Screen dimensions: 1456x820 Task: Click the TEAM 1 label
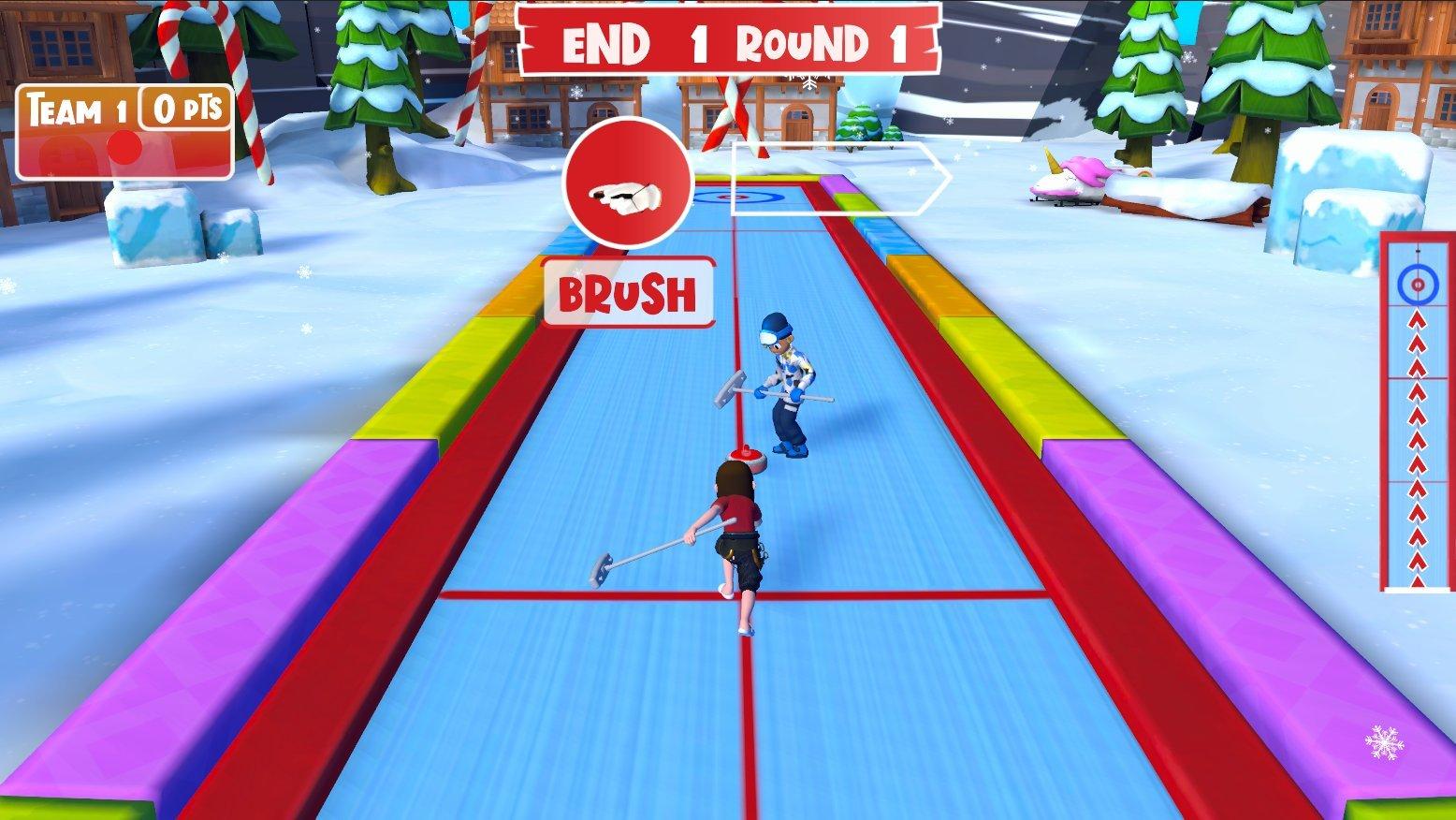(x=75, y=109)
